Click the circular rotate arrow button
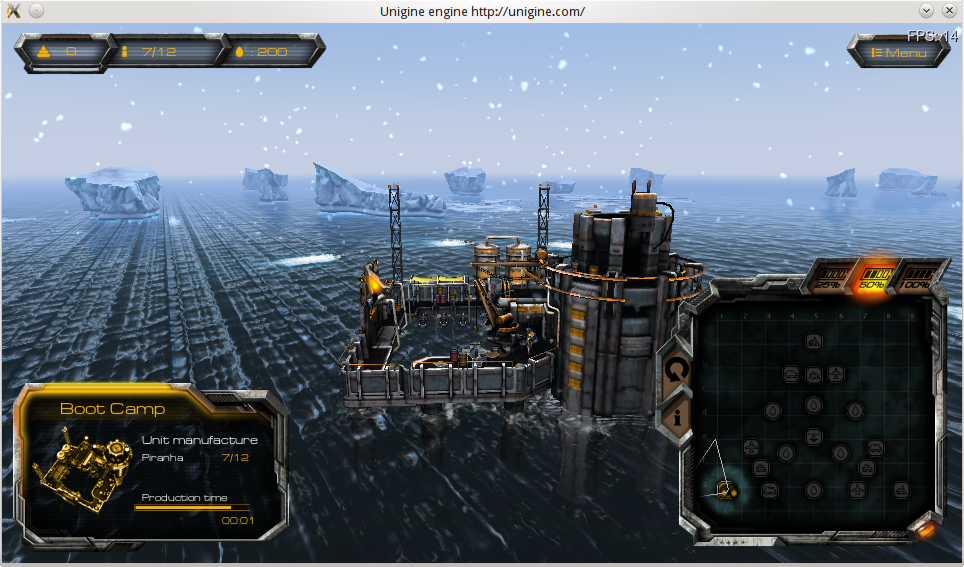Image resolution: width=964 pixels, height=567 pixels. coord(677,369)
